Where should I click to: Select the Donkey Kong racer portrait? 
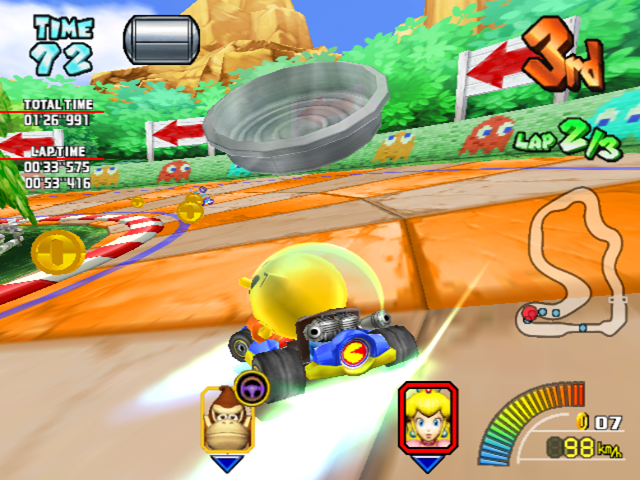click(226, 420)
